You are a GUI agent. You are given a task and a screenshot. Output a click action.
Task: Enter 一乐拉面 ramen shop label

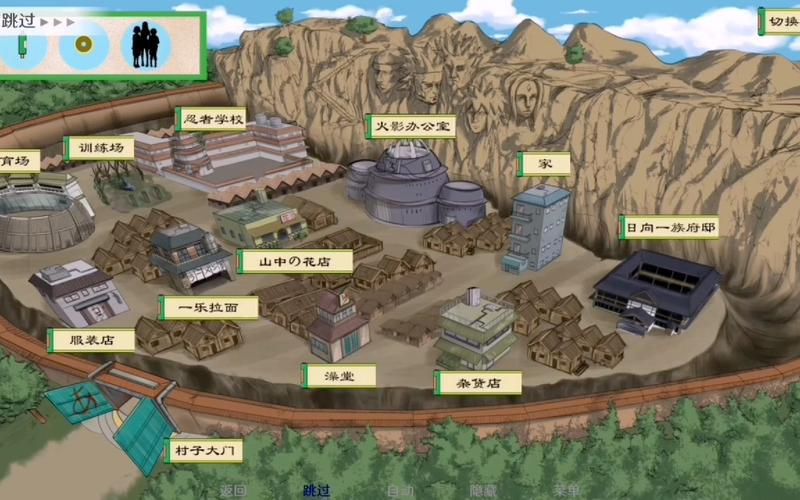coord(209,308)
